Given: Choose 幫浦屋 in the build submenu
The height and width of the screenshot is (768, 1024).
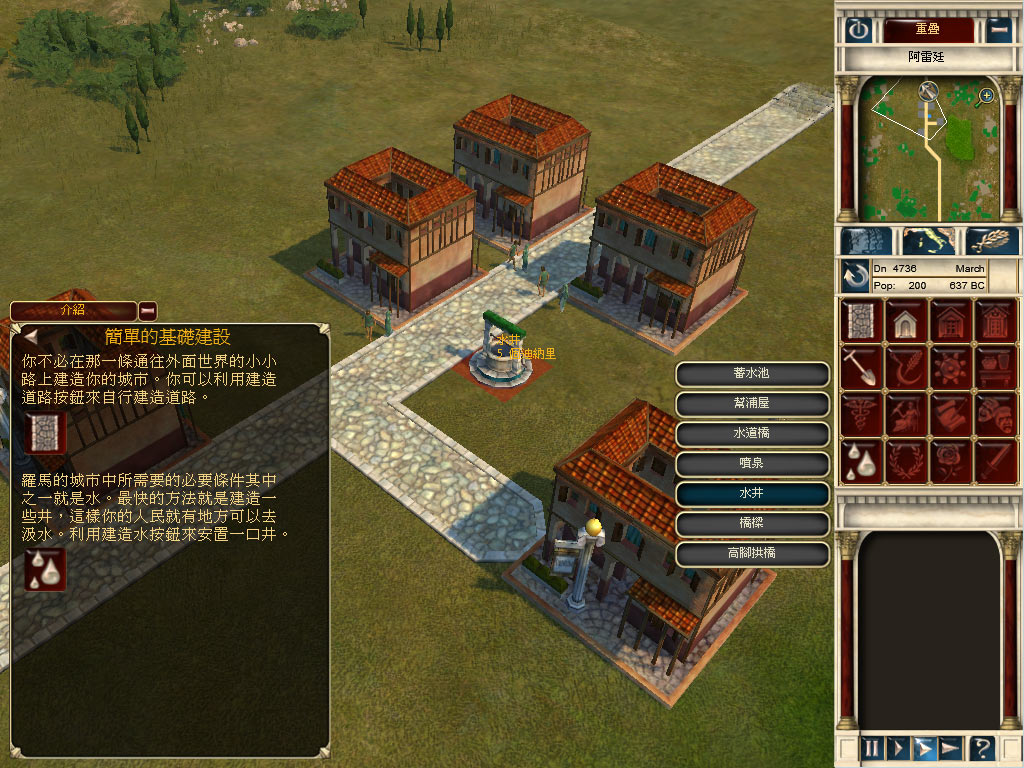Looking at the screenshot, I should [752, 404].
